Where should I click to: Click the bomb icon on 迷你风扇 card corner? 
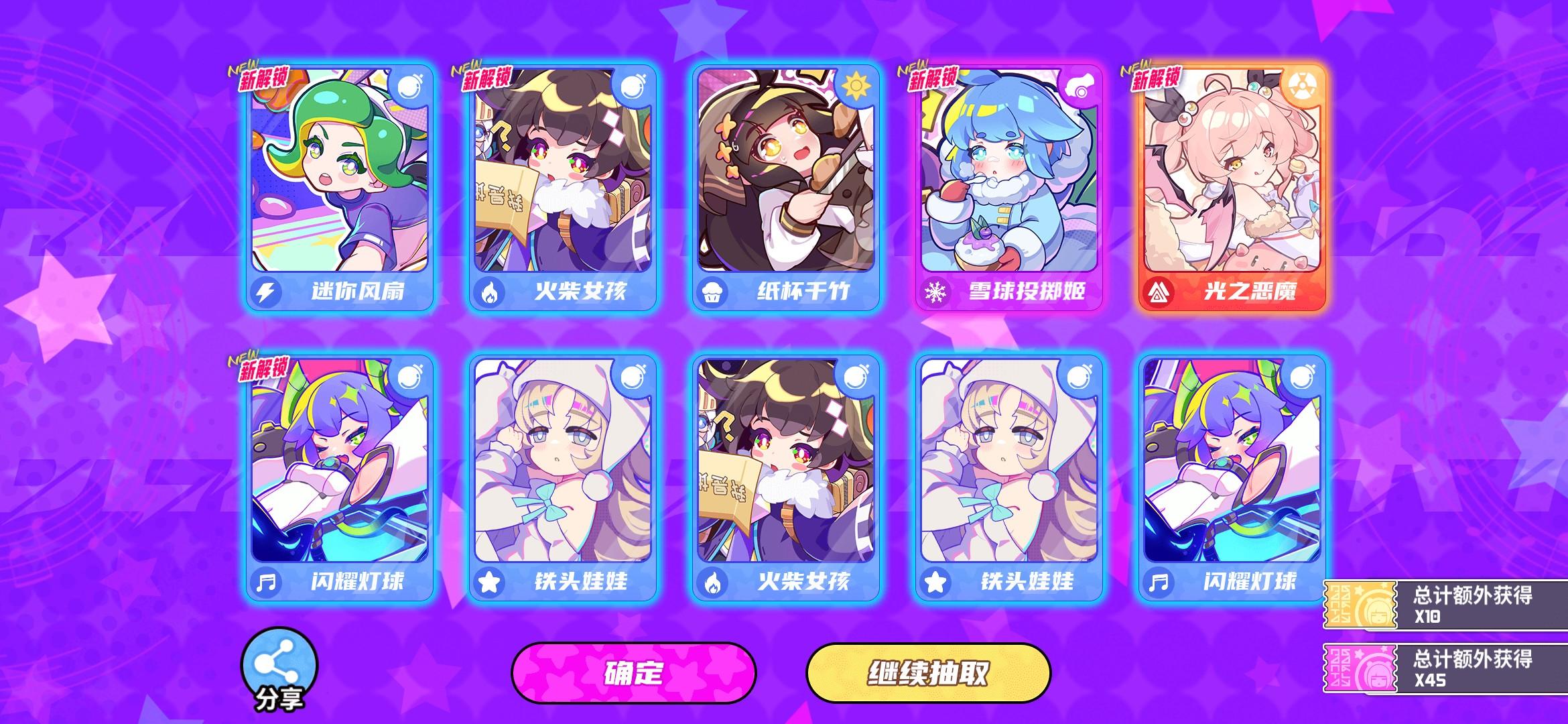pos(411,88)
